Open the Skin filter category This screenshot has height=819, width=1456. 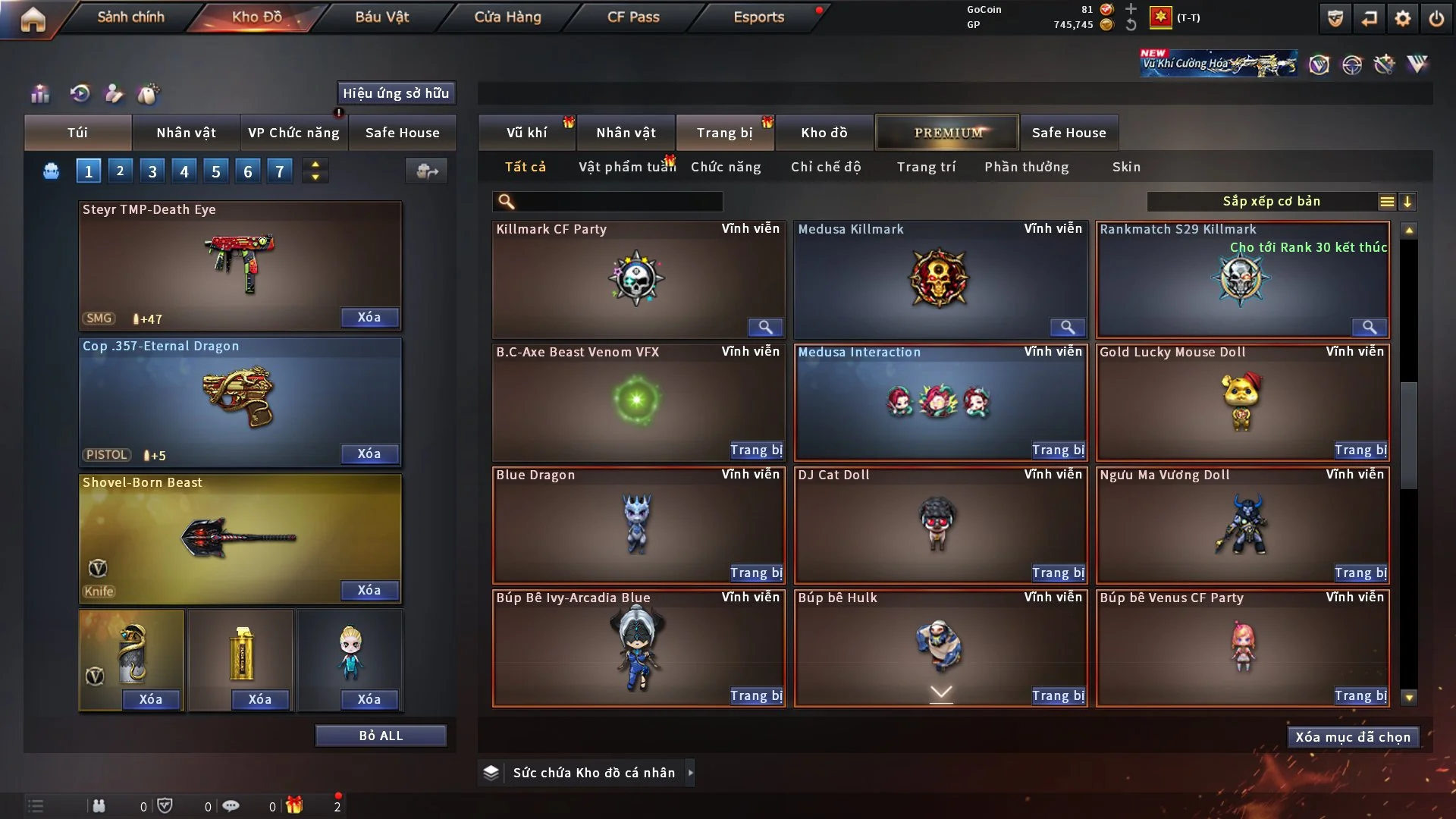(x=1126, y=167)
